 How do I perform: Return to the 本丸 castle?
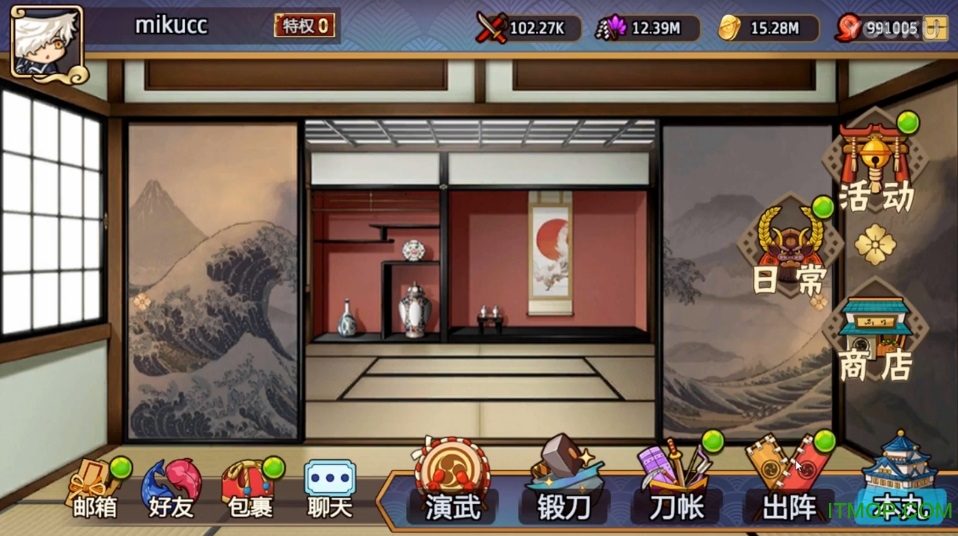pos(897,485)
